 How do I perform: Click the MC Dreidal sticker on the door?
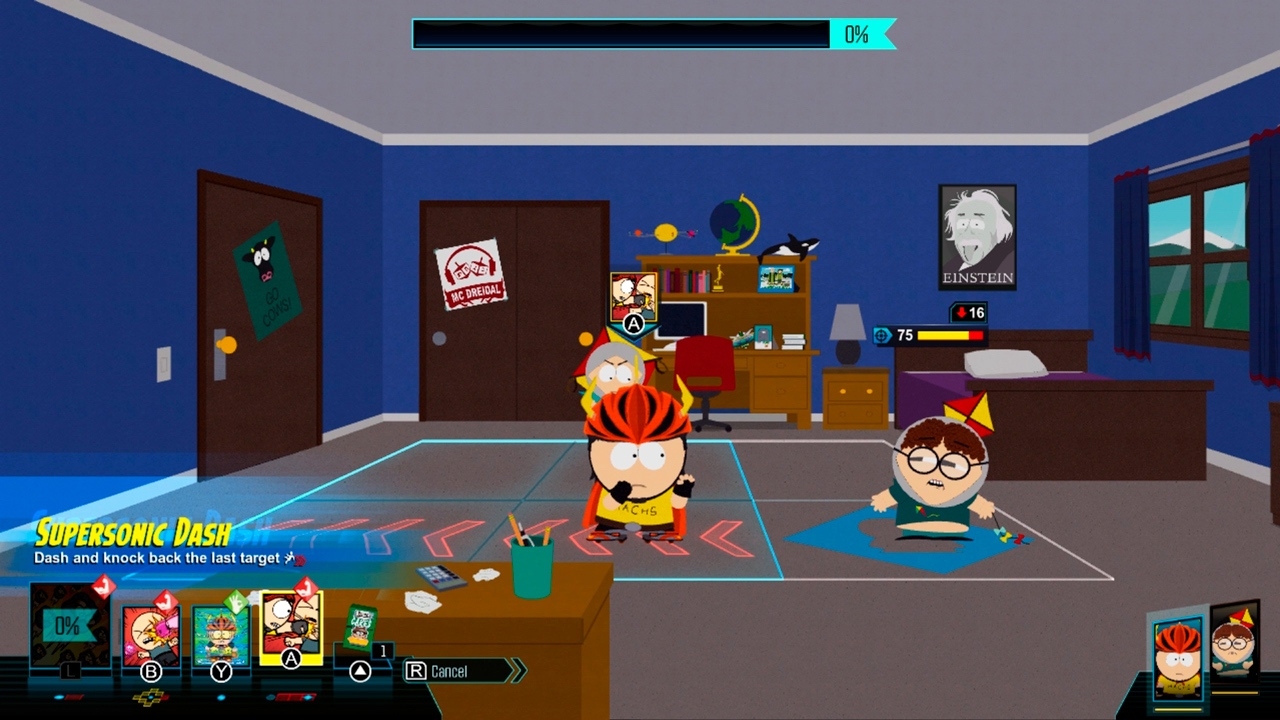(471, 268)
